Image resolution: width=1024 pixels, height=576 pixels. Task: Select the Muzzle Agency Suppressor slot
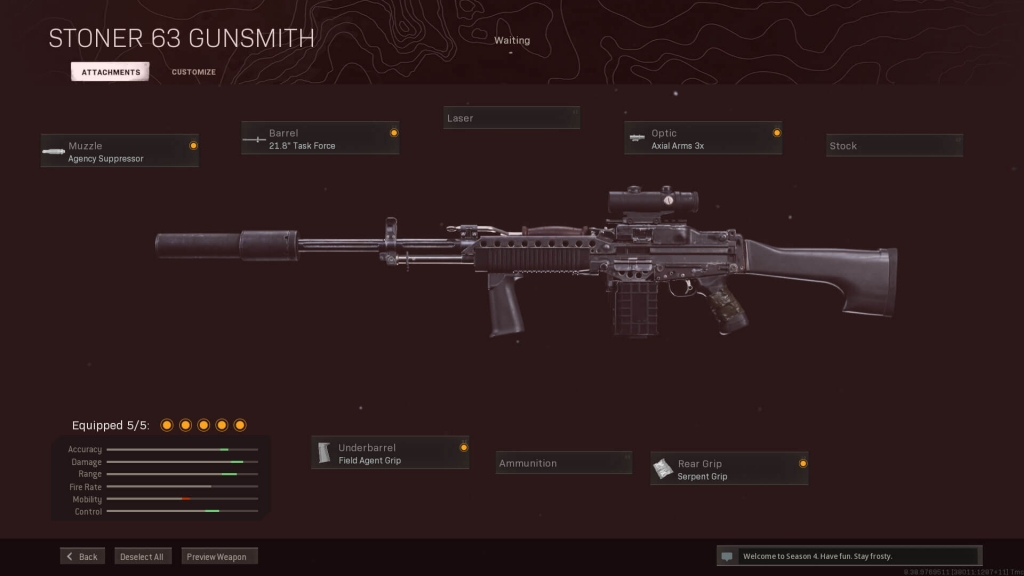120,151
